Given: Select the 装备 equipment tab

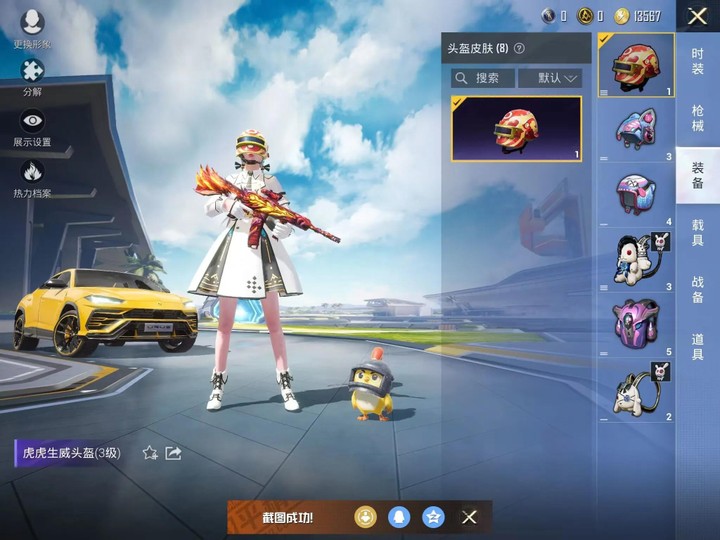Looking at the screenshot, I should (697, 175).
